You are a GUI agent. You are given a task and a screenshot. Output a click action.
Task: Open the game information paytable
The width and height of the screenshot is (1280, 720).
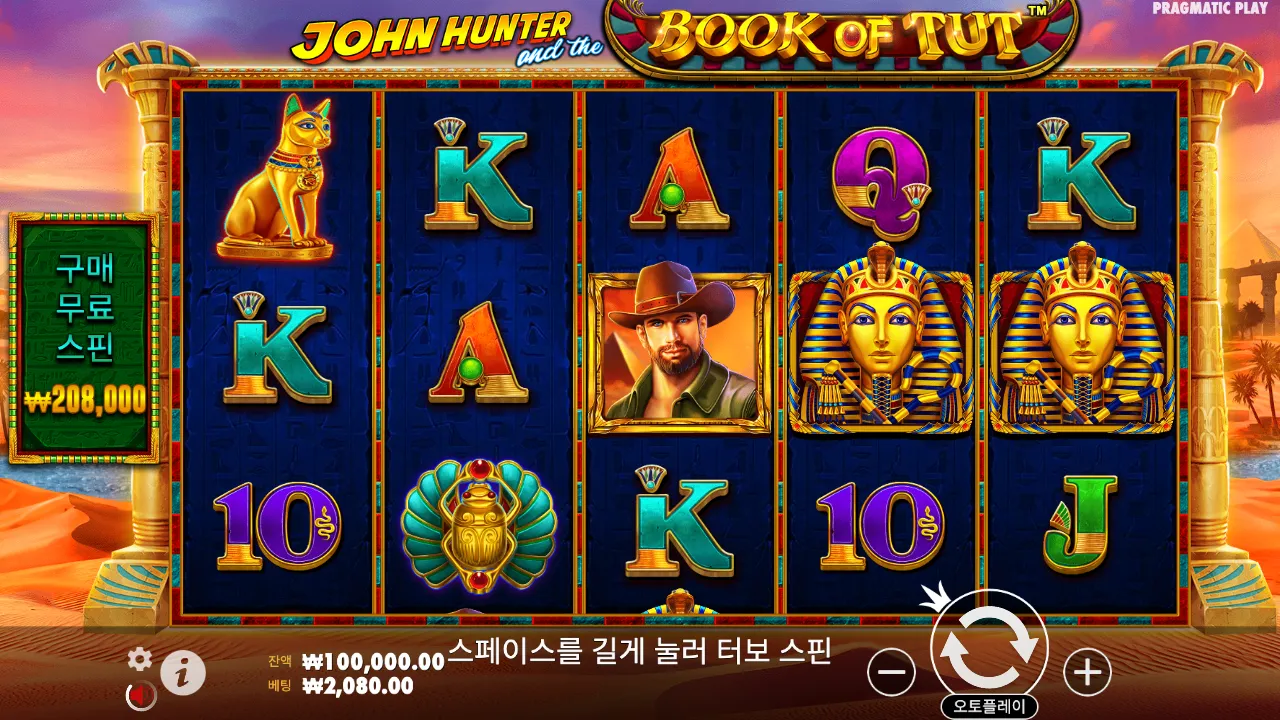point(180,672)
